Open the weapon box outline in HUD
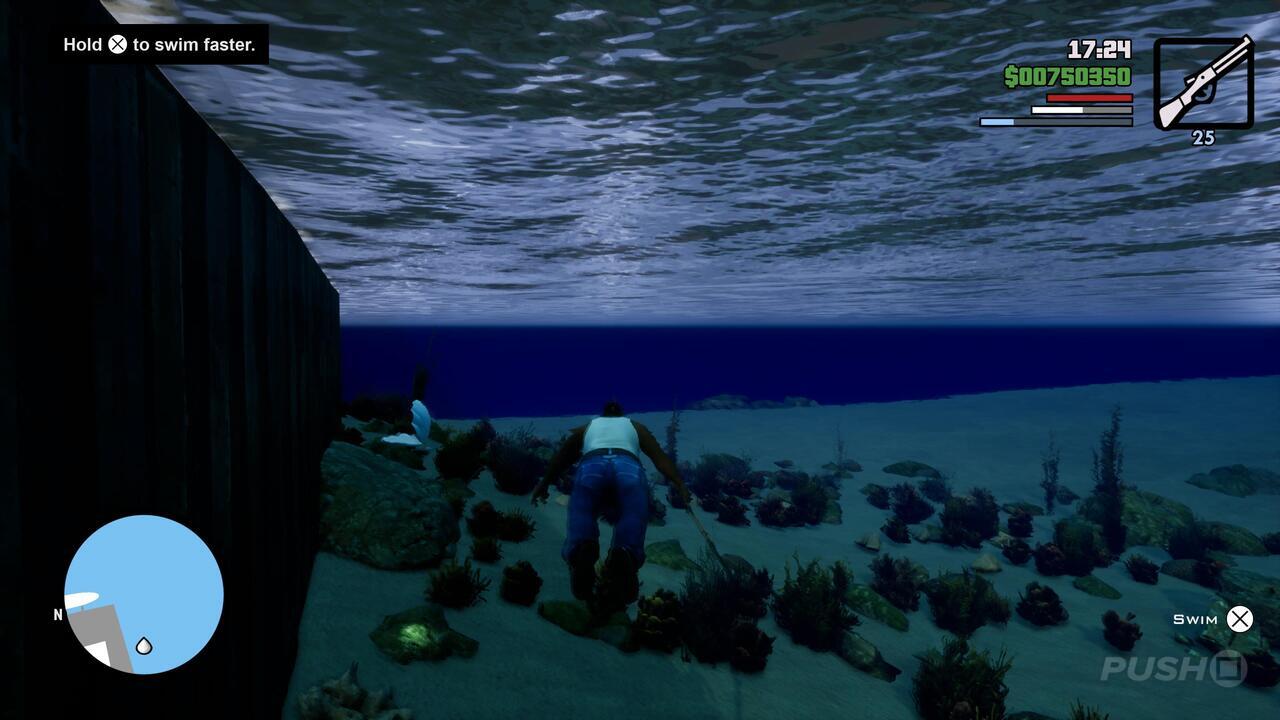Image resolution: width=1280 pixels, height=720 pixels. [x=1203, y=83]
